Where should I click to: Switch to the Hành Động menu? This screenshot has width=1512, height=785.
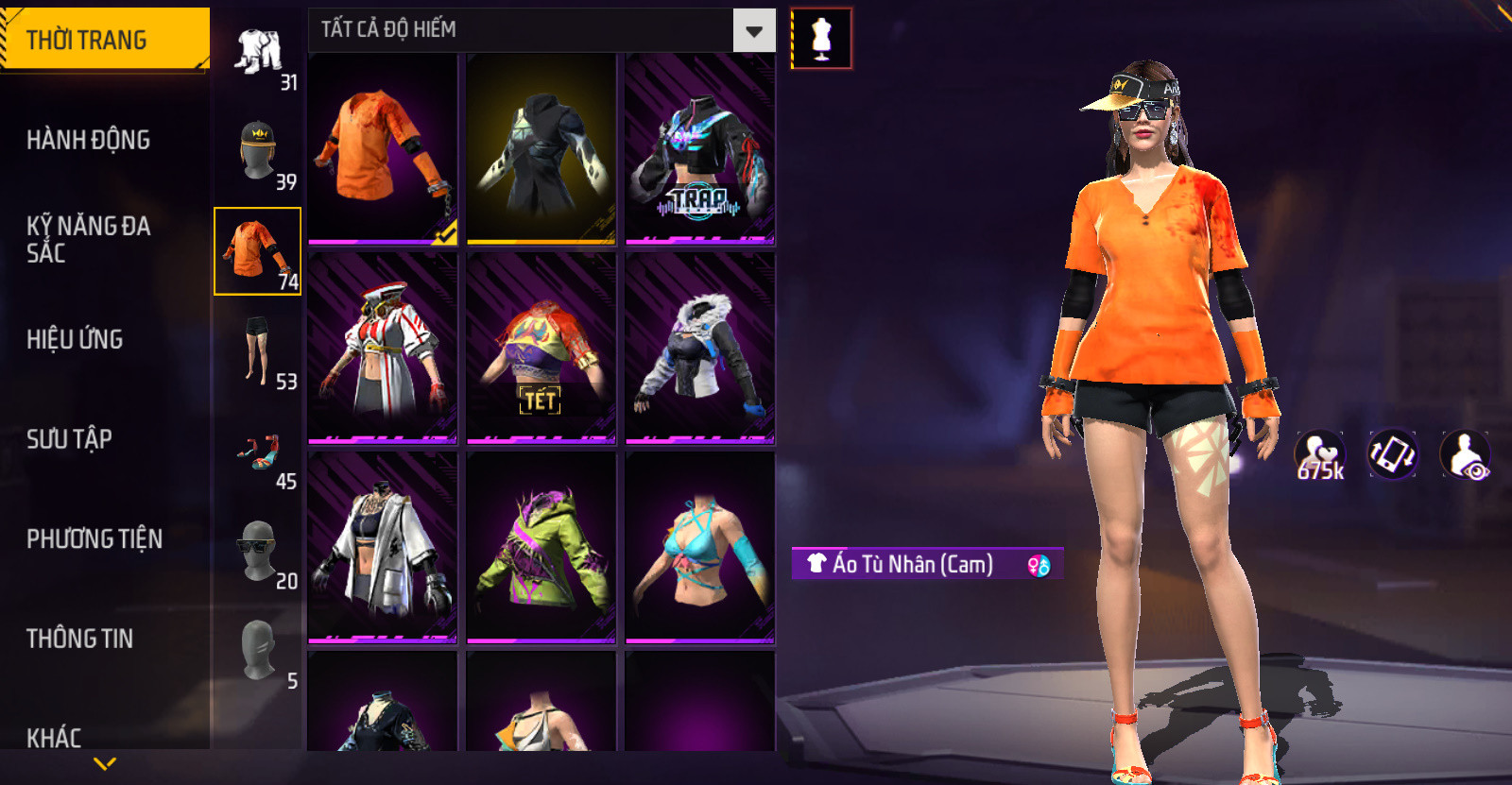click(88, 140)
